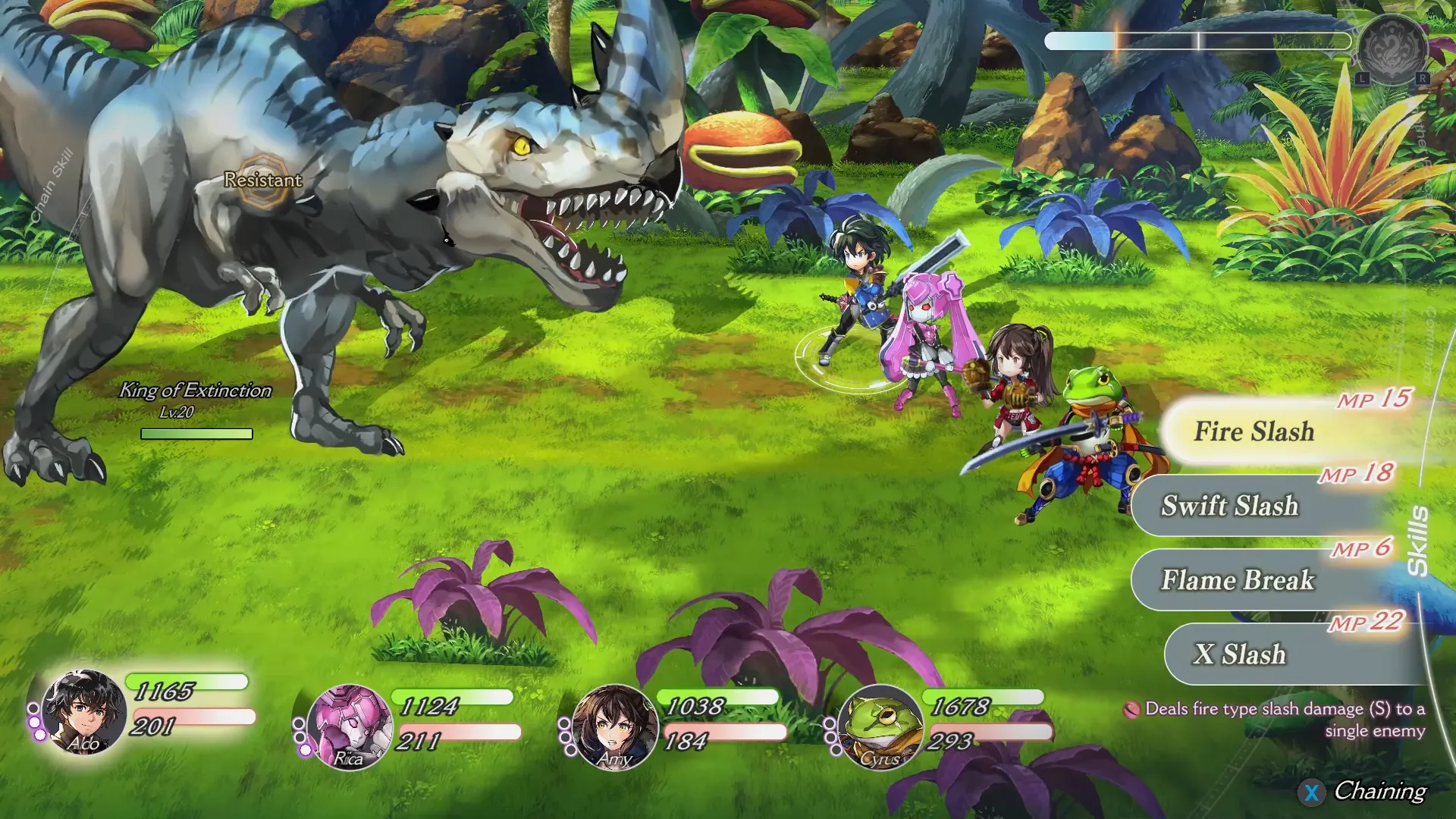The image size is (1456, 819).
Task: Choose Amy's character portrait
Action: (614, 726)
